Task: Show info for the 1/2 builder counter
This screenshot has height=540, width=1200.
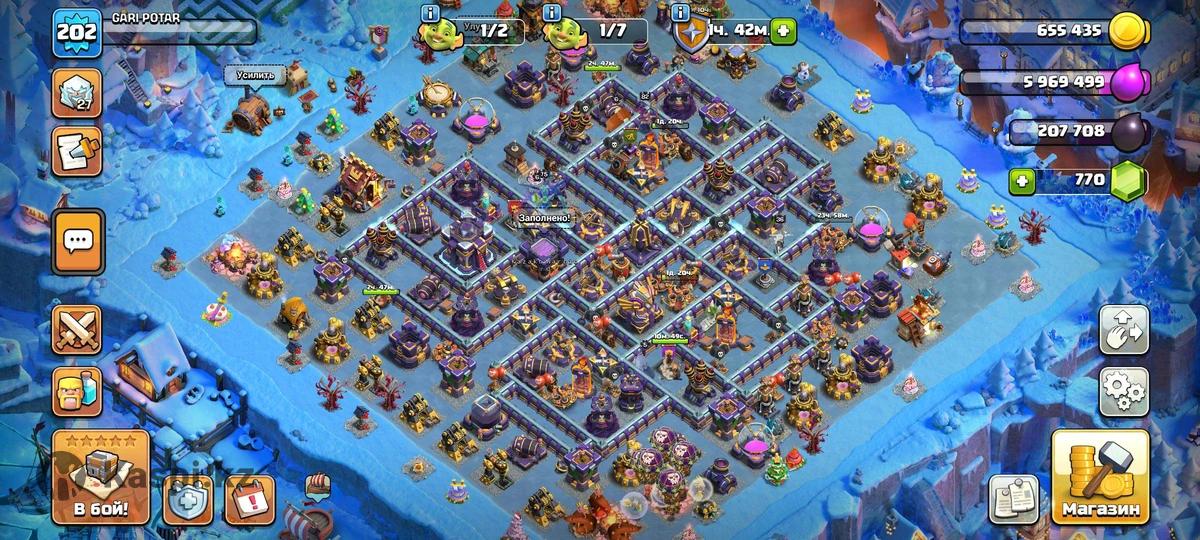Action: point(430,13)
